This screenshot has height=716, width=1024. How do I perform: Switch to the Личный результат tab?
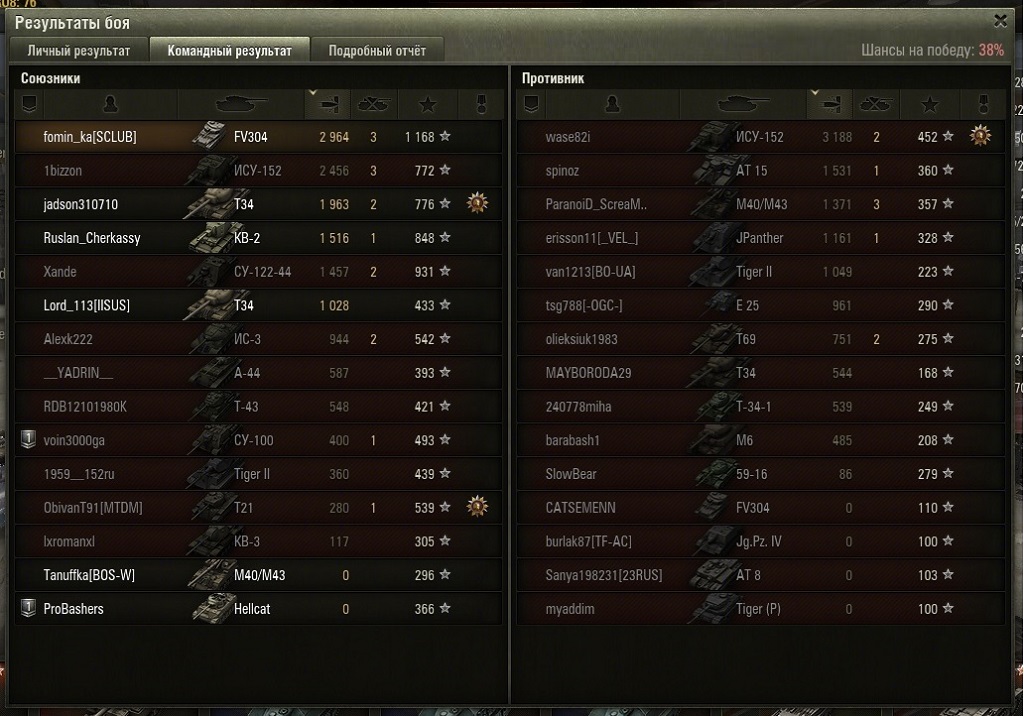pos(79,51)
